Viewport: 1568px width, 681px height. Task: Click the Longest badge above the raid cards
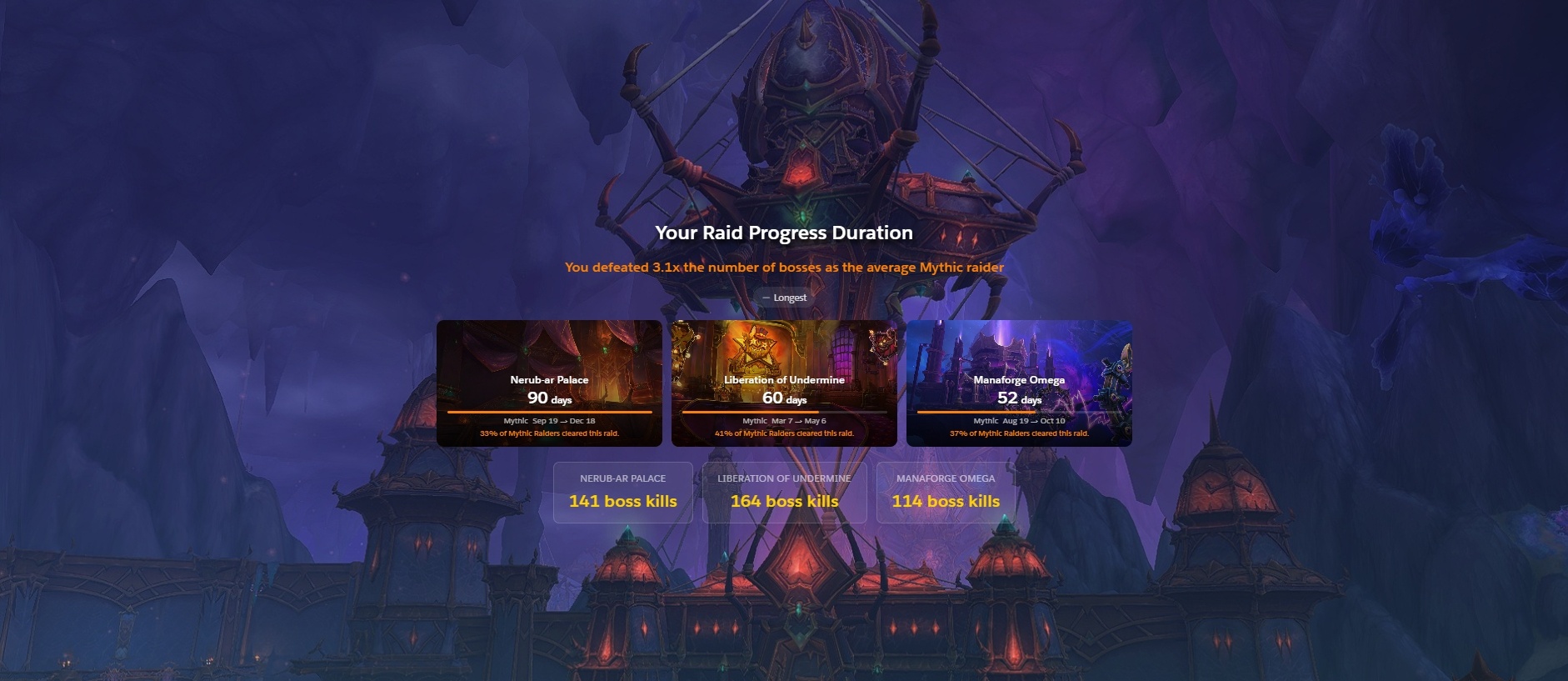pyautogui.click(x=784, y=297)
